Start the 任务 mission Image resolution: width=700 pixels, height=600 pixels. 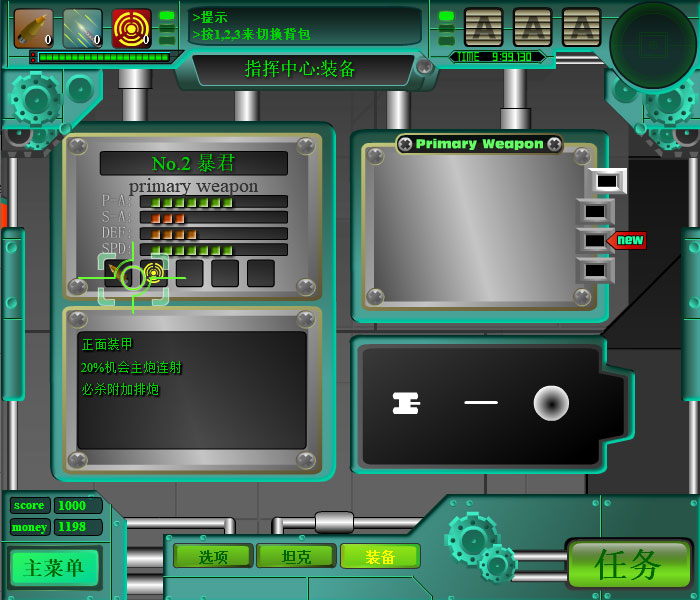(x=629, y=564)
